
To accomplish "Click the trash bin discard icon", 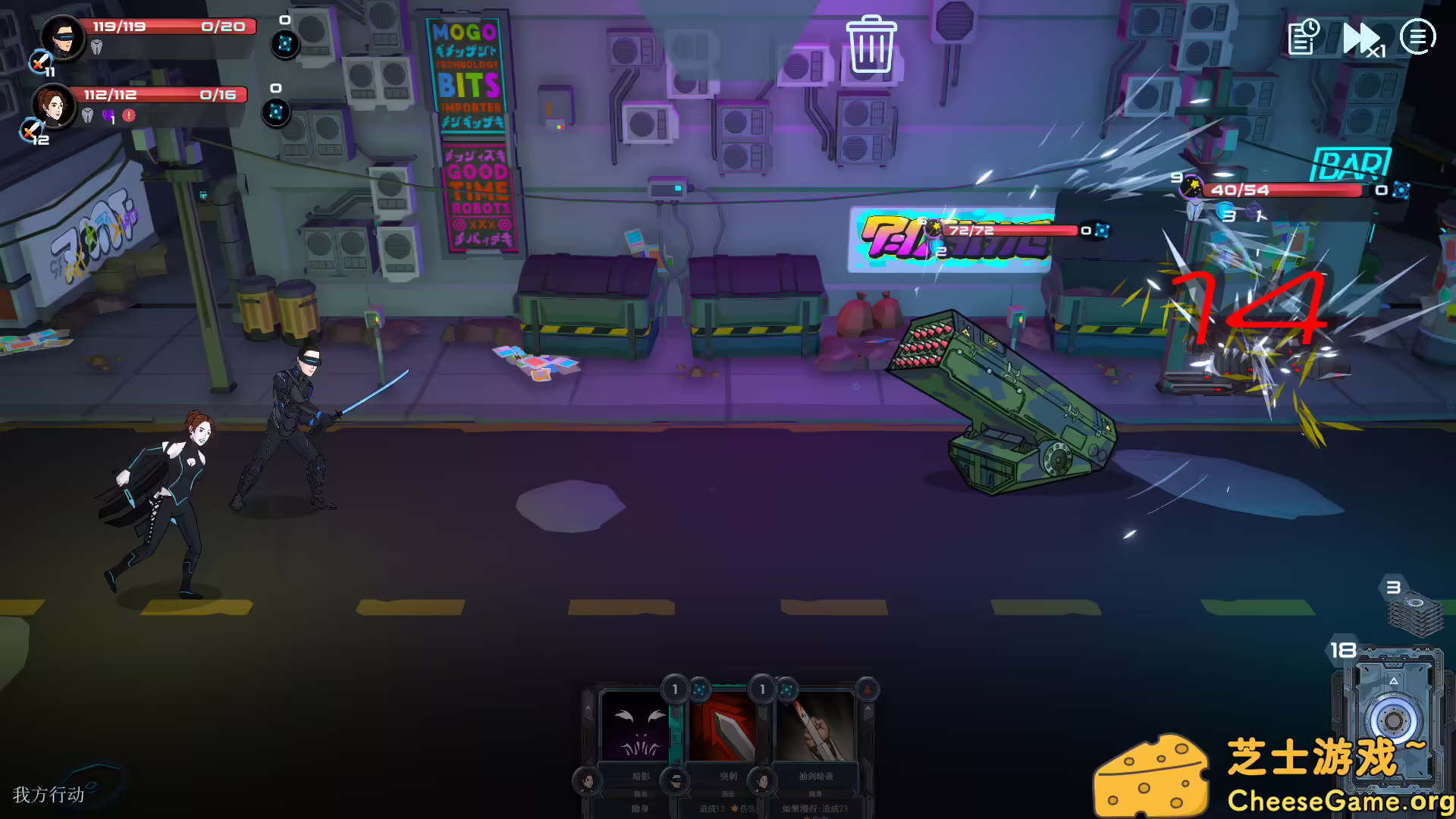I will coord(873,45).
